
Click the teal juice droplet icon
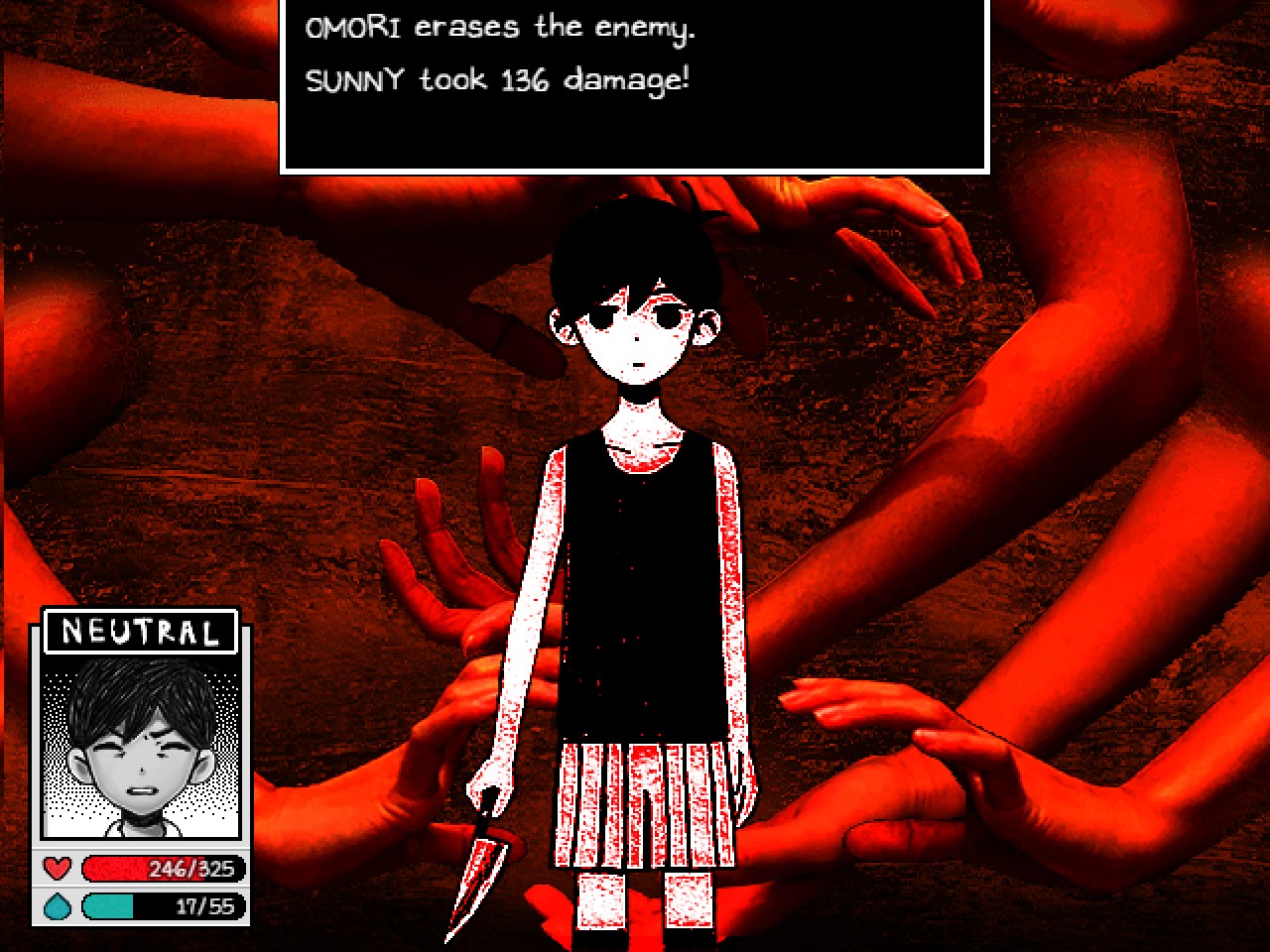click(x=57, y=905)
